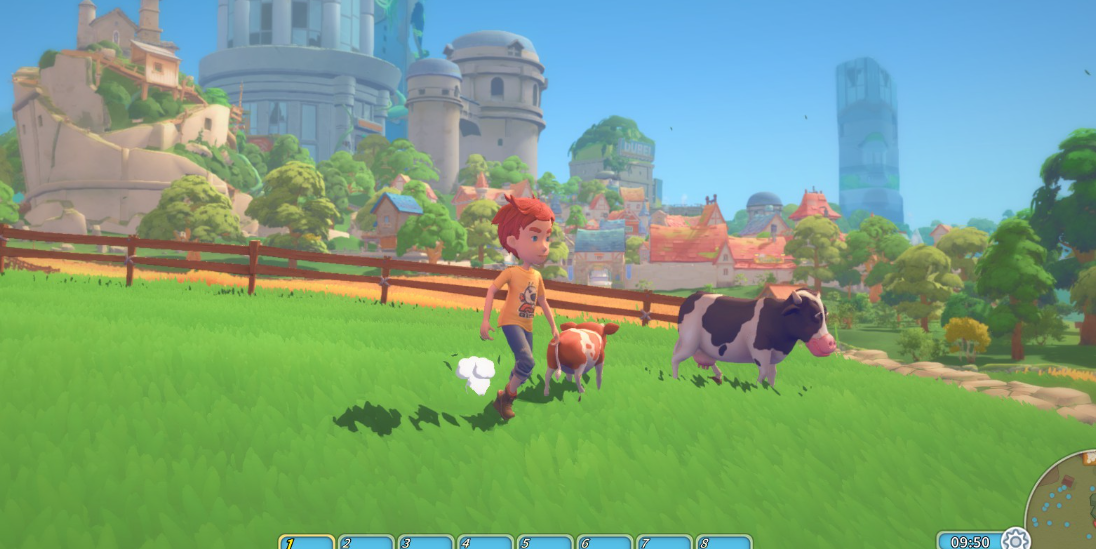Activate hotbar slot number 4
Screen dimensions: 1096x549
485,542
